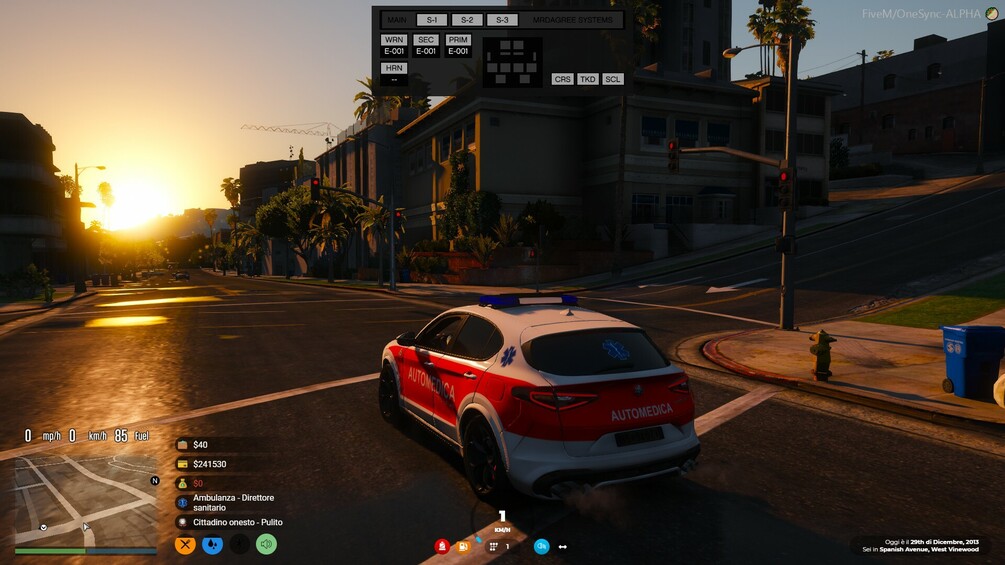Viewport: 1005px width, 565px height.
Task: Click the blue headlights indicator icon
Action: (541, 546)
